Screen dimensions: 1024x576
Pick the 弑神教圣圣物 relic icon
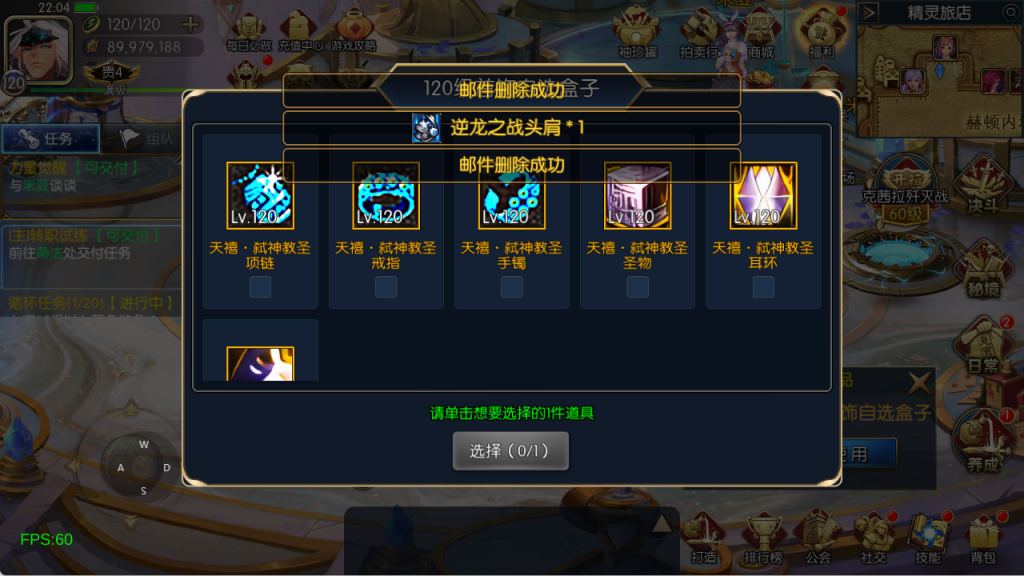(638, 196)
